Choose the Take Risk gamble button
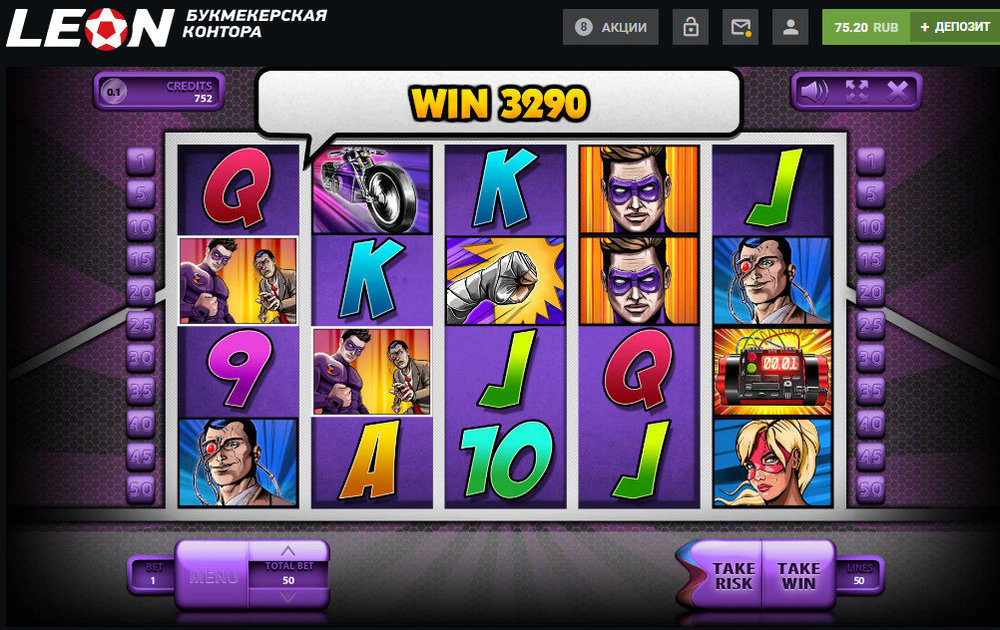This screenshot has width=1000, height=630. pos(732,576)
